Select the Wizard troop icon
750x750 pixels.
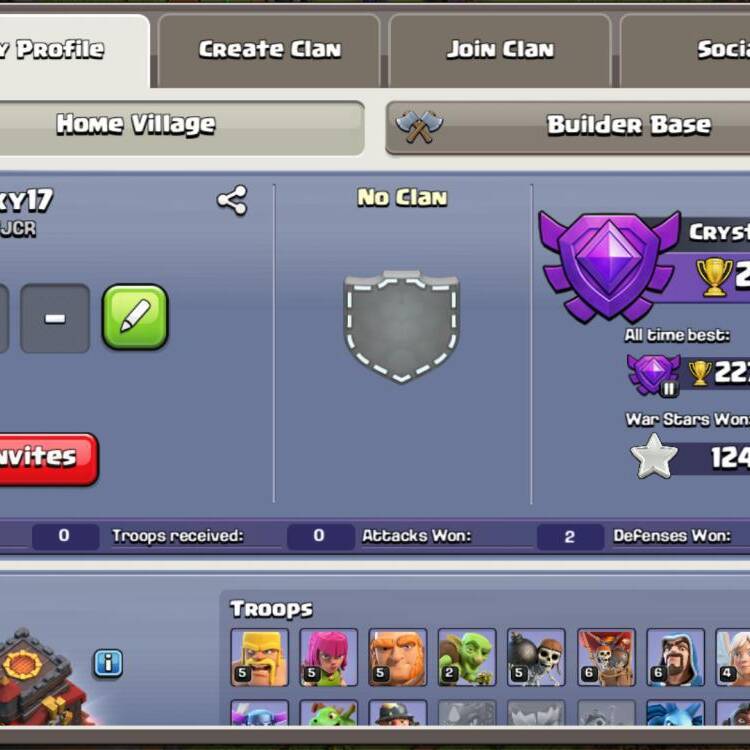tap(675, 657)
